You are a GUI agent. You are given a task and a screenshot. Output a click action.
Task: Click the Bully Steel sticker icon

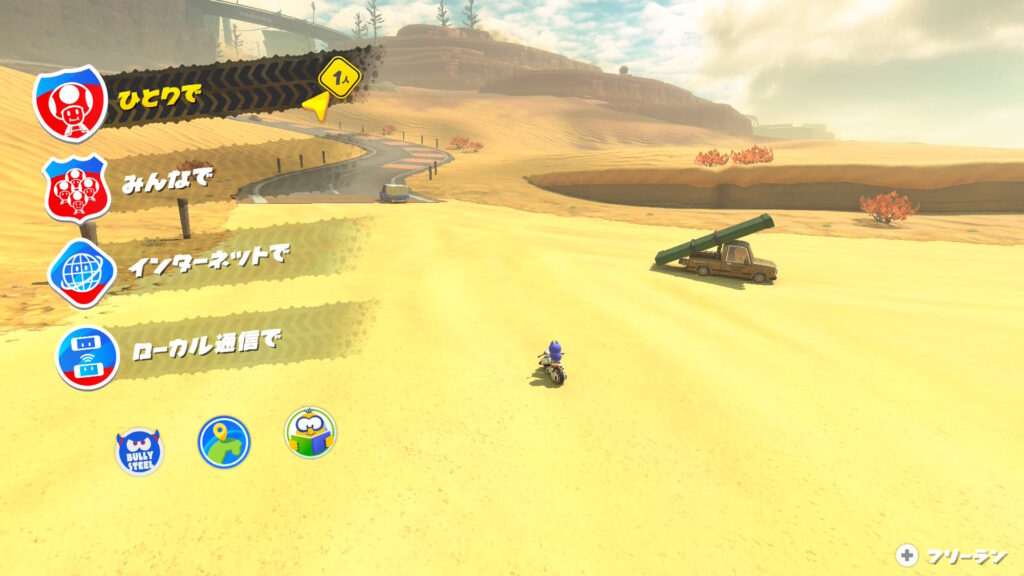pos(139,451)
